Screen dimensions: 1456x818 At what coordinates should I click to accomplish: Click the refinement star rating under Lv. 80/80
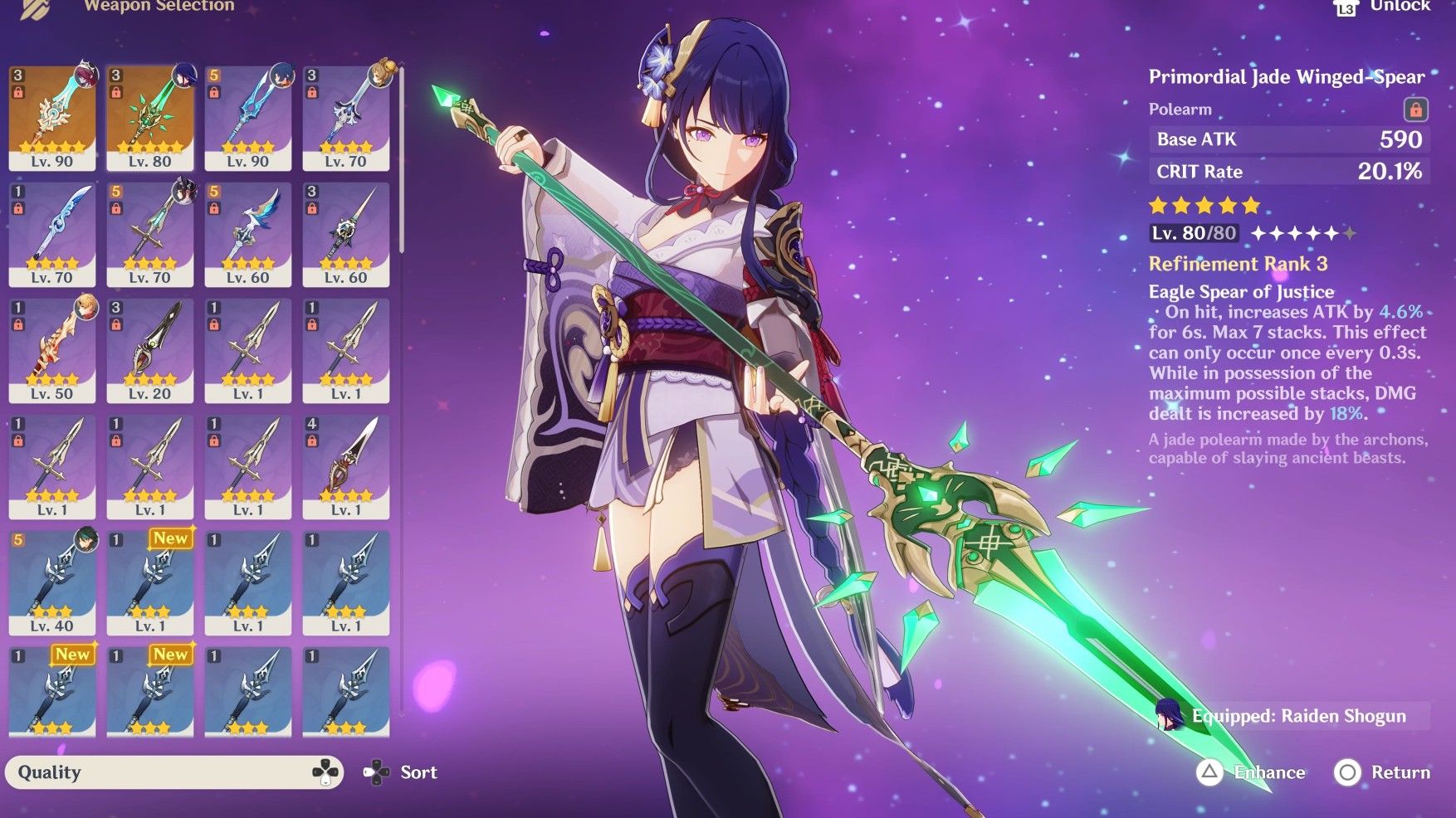[1303, 234]
